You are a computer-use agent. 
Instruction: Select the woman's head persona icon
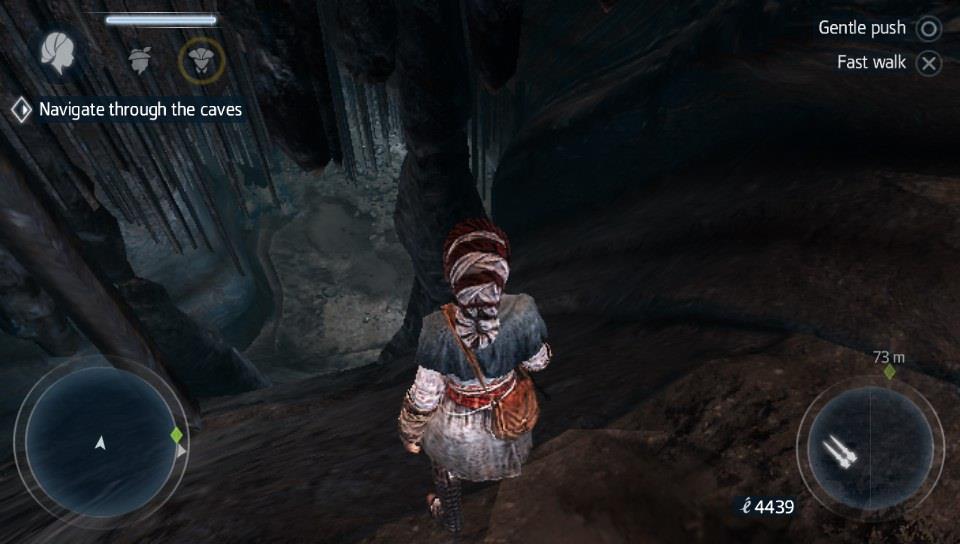[60, 56]
